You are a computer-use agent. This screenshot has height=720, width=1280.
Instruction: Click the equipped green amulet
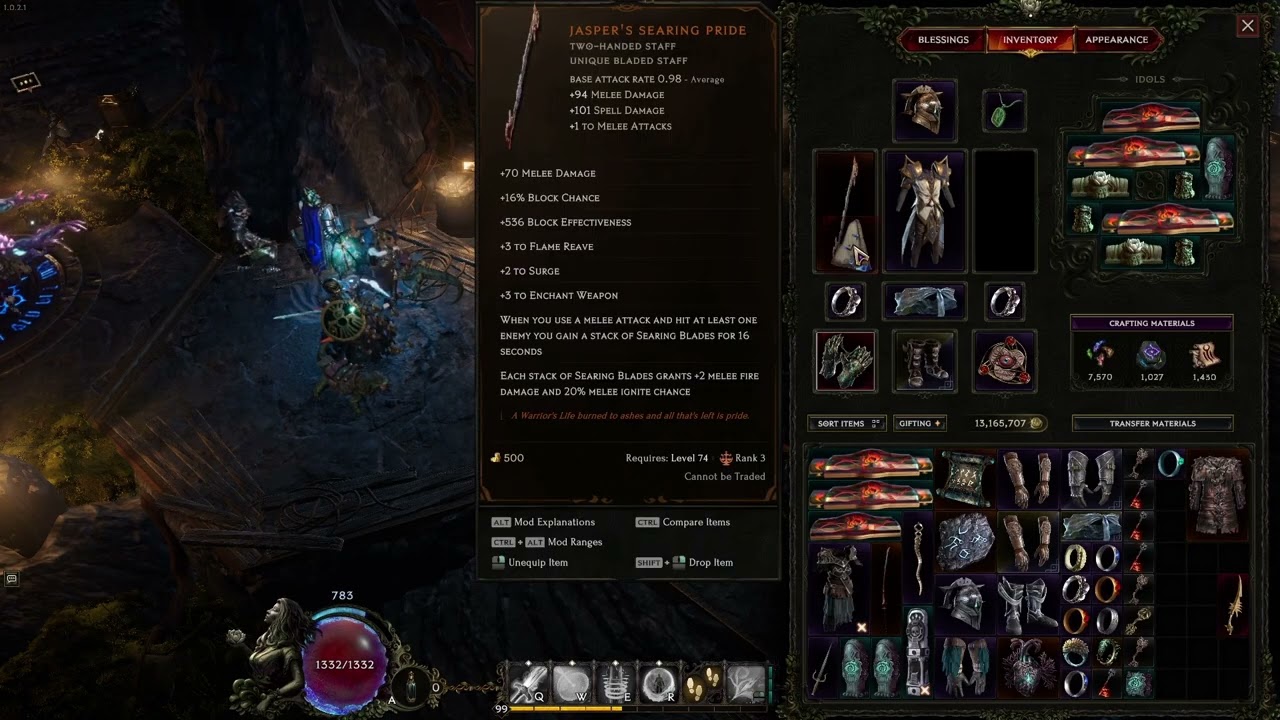tap(1003, 112)
